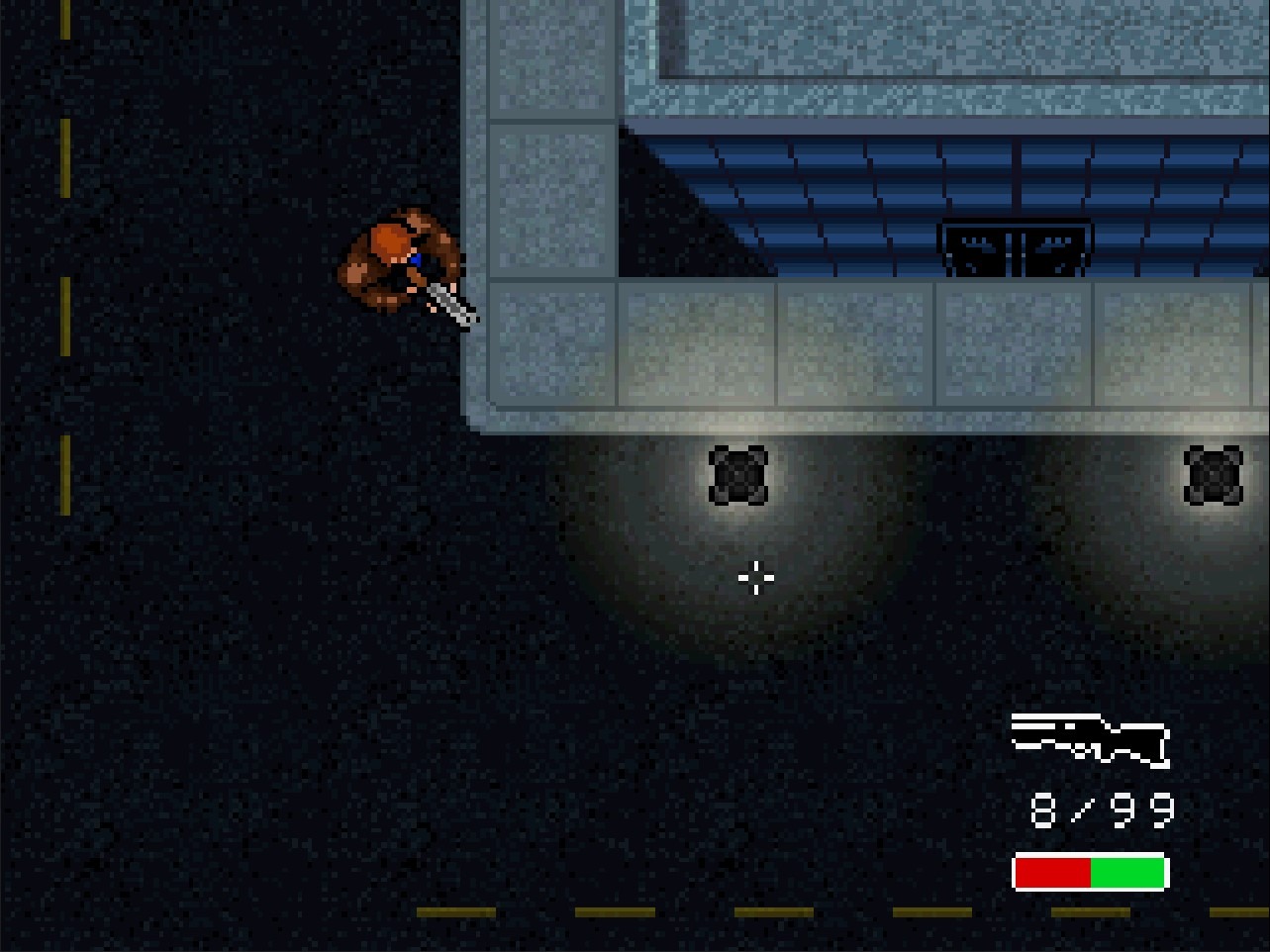Click the right ceiling lamp fixture
The height and width of the screenshot is (952, 1270).
click(x=1213, y=478)
